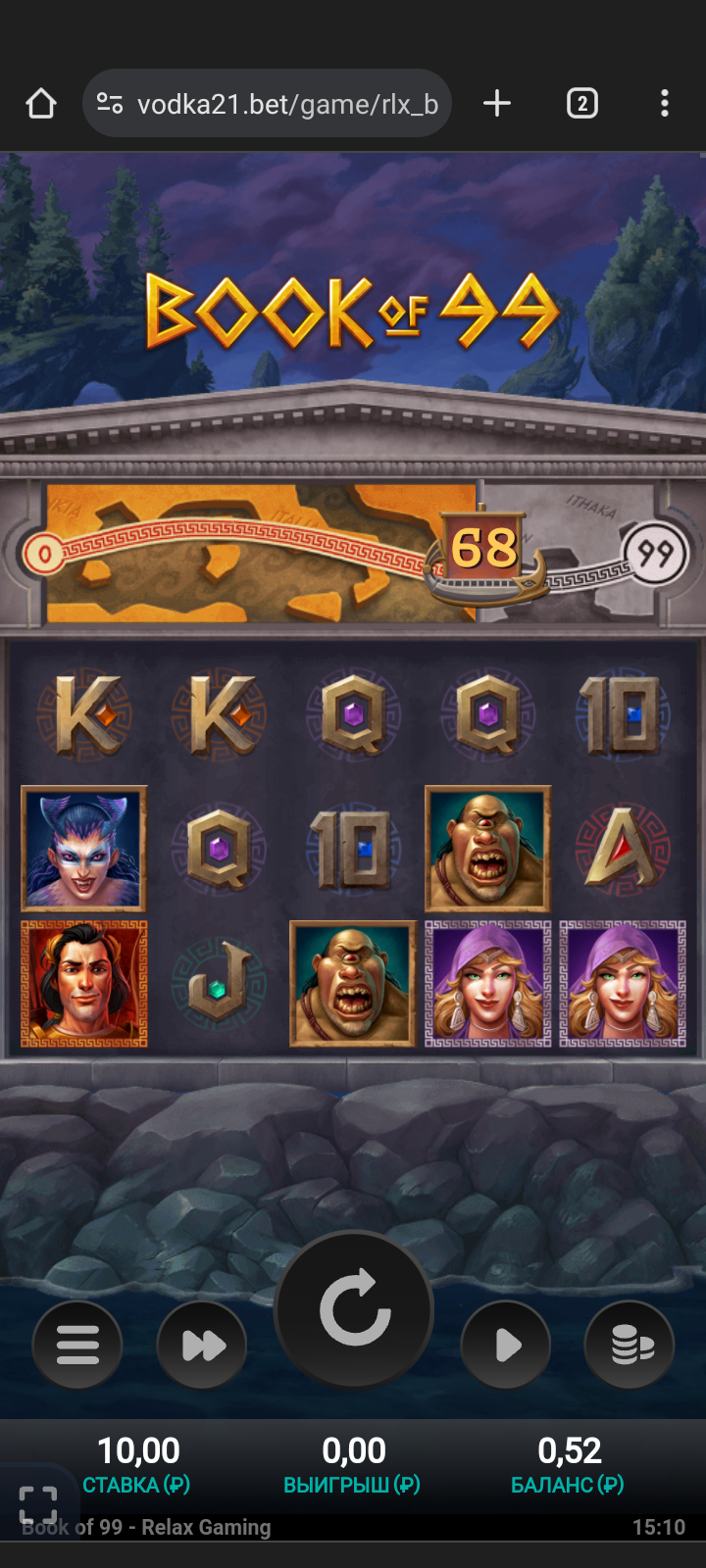Show open tabs using the tab counter
The height and width of the screenshot is (1568, 706).
tap(582, 104)
